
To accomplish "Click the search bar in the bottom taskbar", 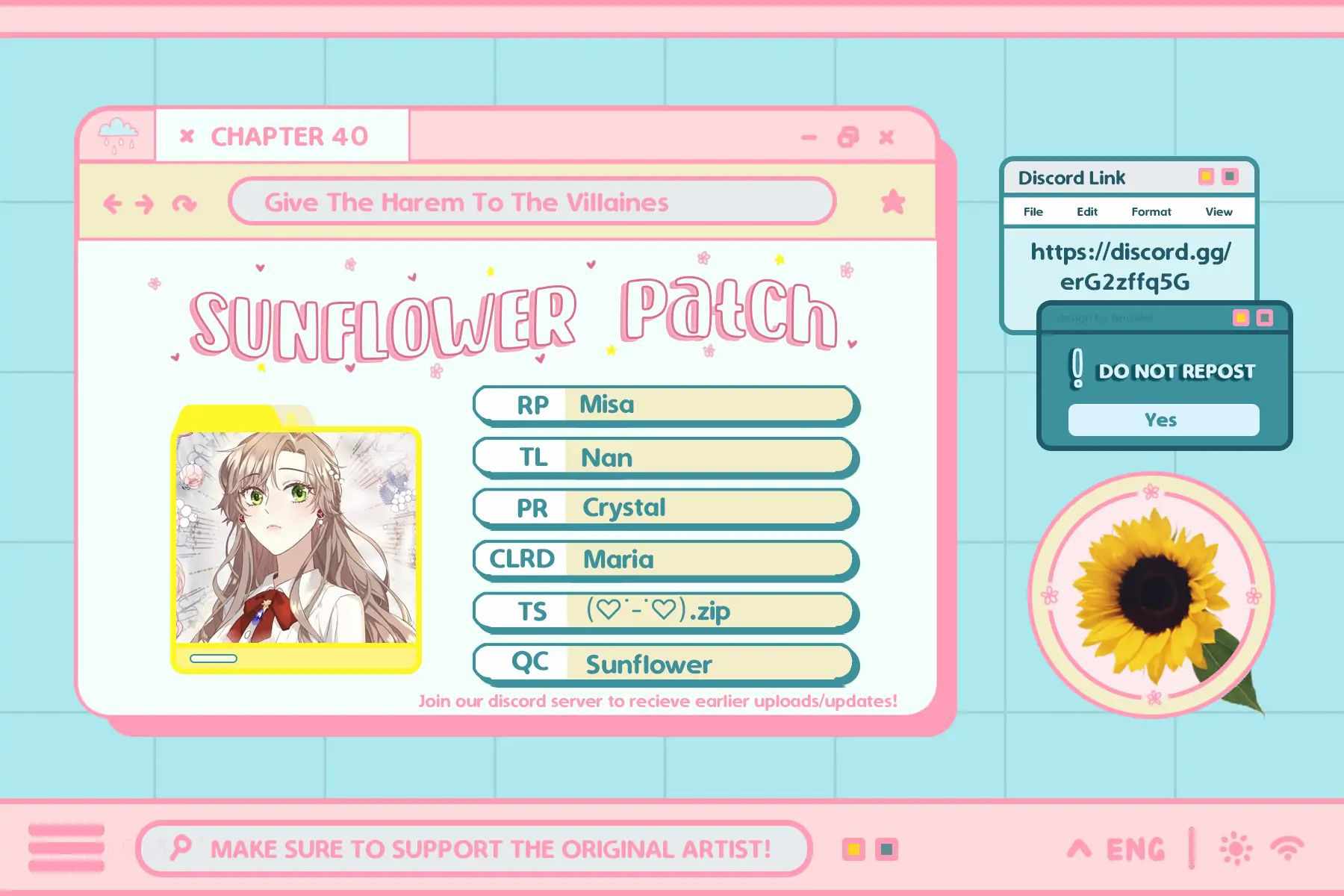I will (x=474, y=848).
